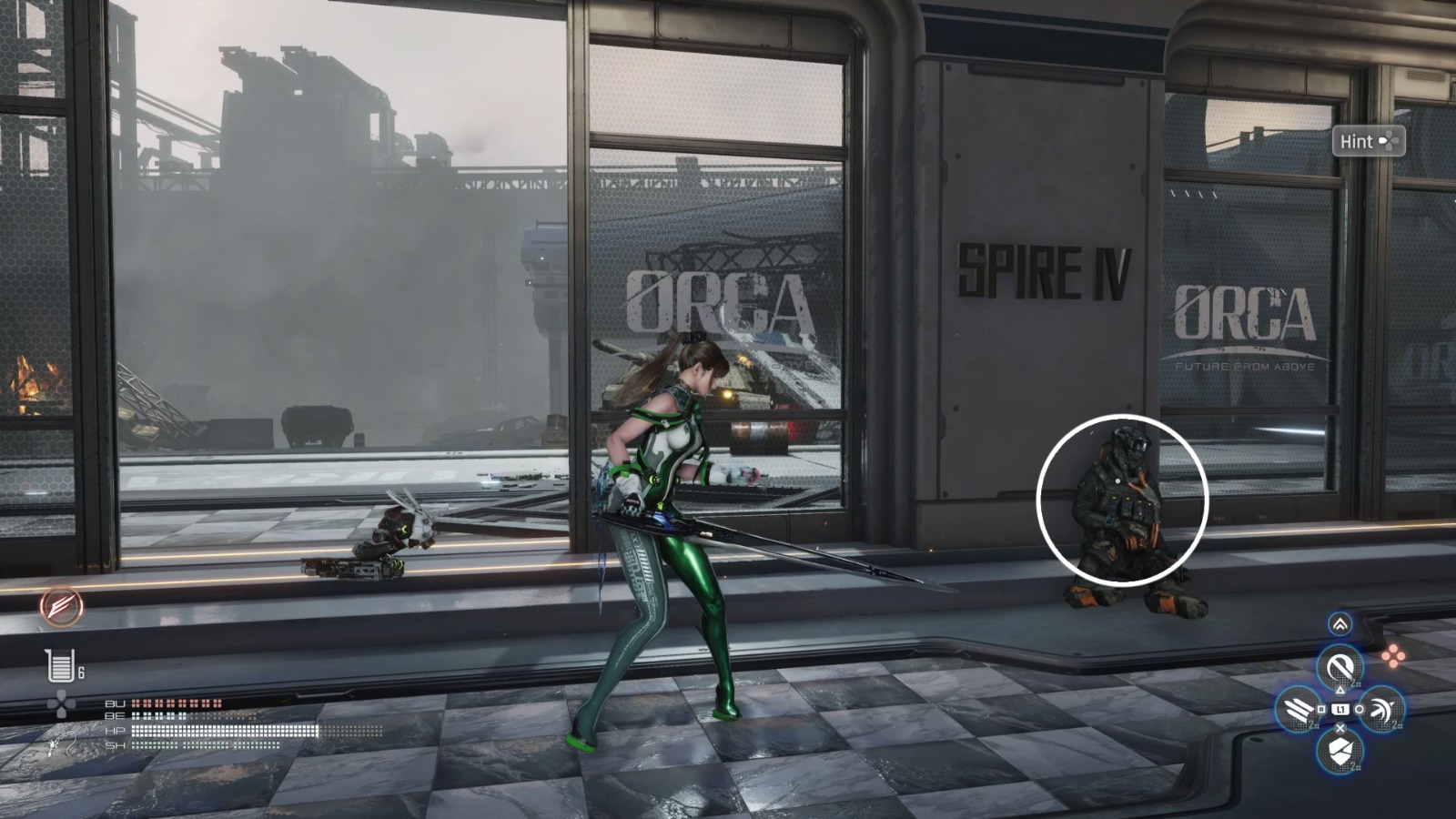This screenshot has width=1456, height=819.
Task: Select the d-pad consumable selector icon
Action: (62, 703)
